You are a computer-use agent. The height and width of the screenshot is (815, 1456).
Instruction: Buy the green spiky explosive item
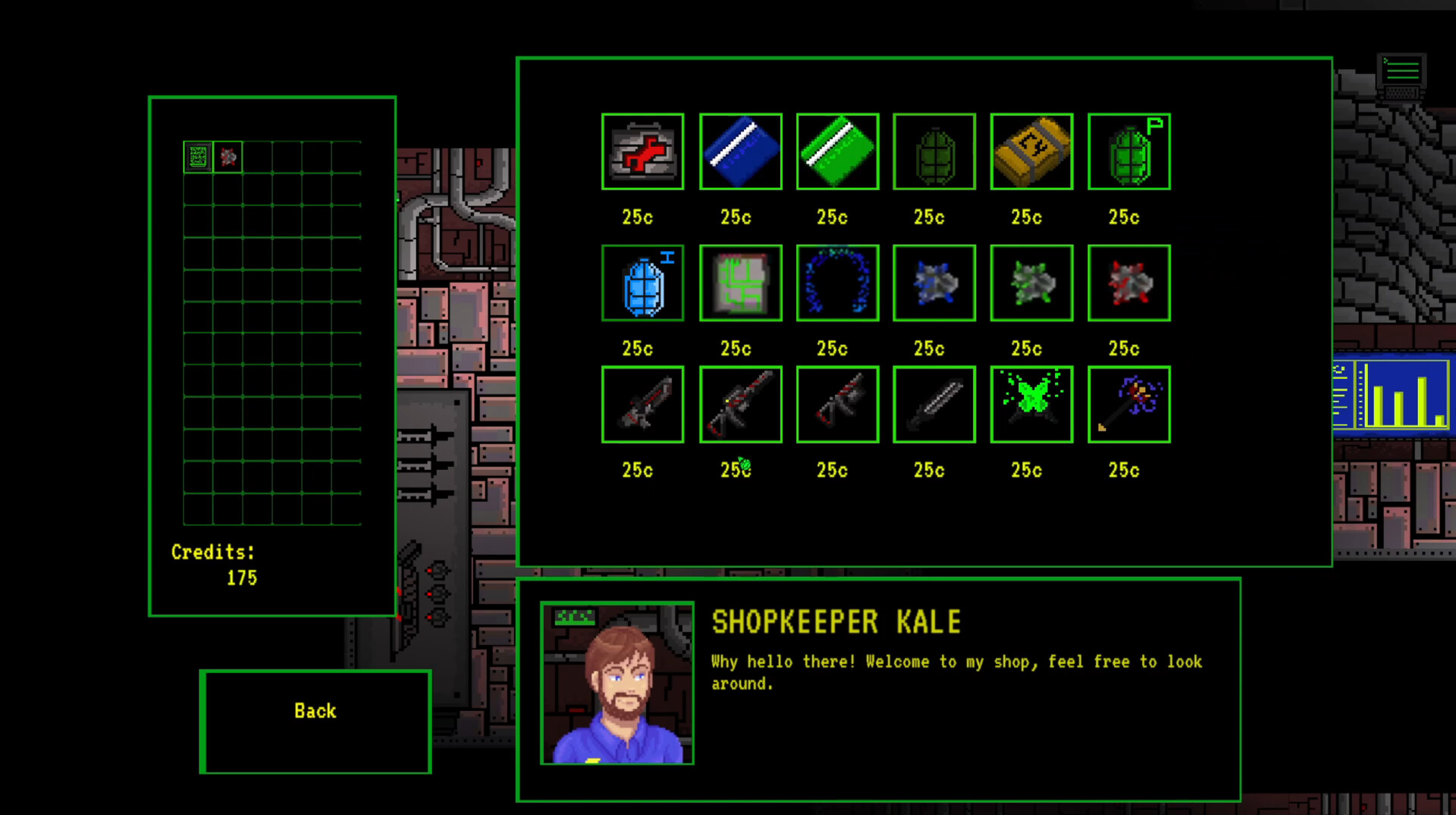(x=1031, y=404)
